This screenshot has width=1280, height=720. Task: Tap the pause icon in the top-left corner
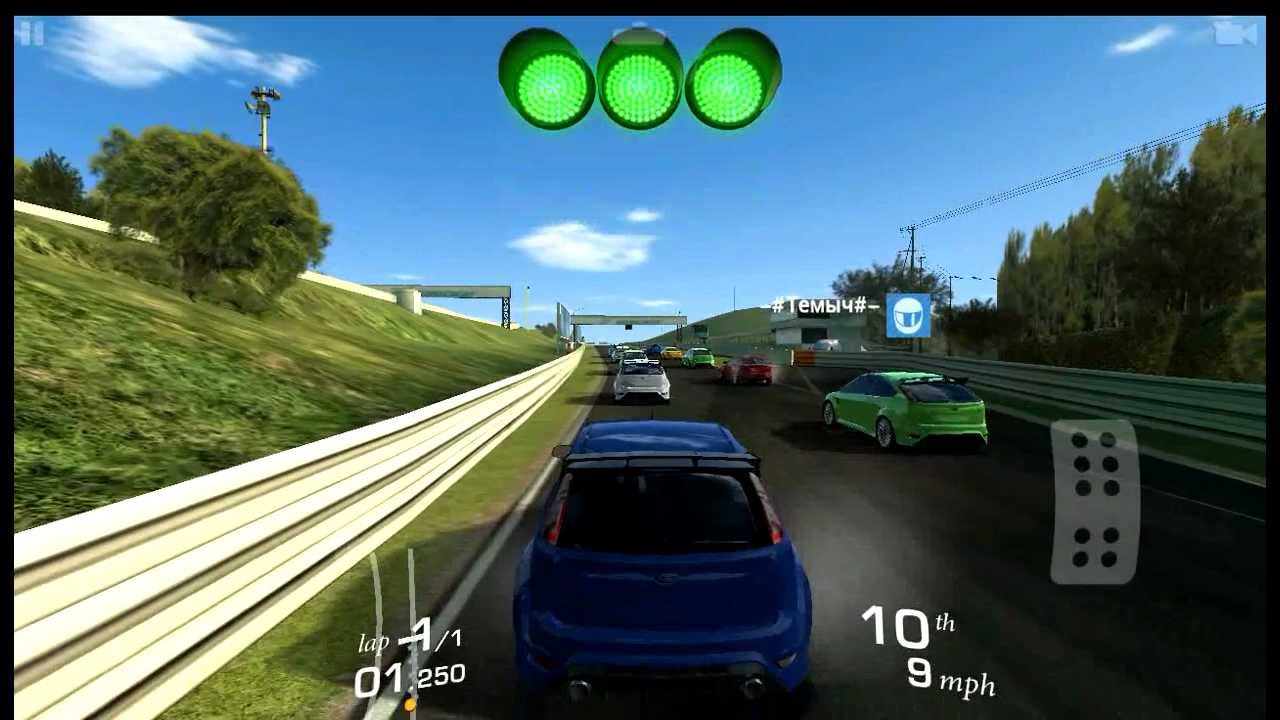click(26, 34)
